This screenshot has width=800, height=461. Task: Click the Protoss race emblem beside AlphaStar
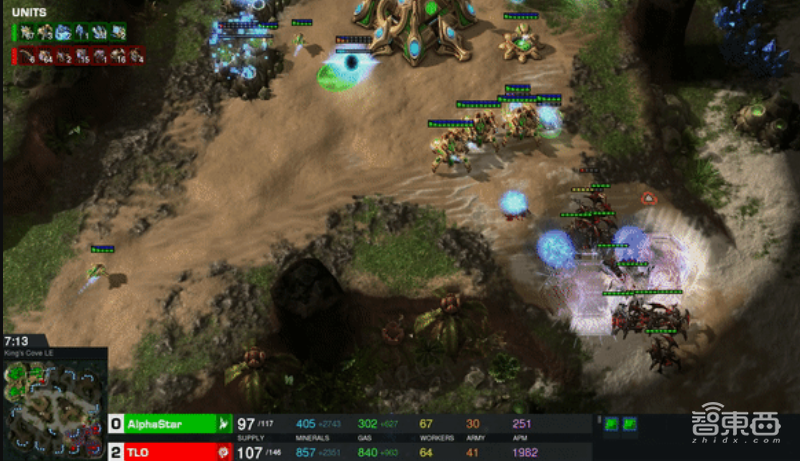pos(223,424)
